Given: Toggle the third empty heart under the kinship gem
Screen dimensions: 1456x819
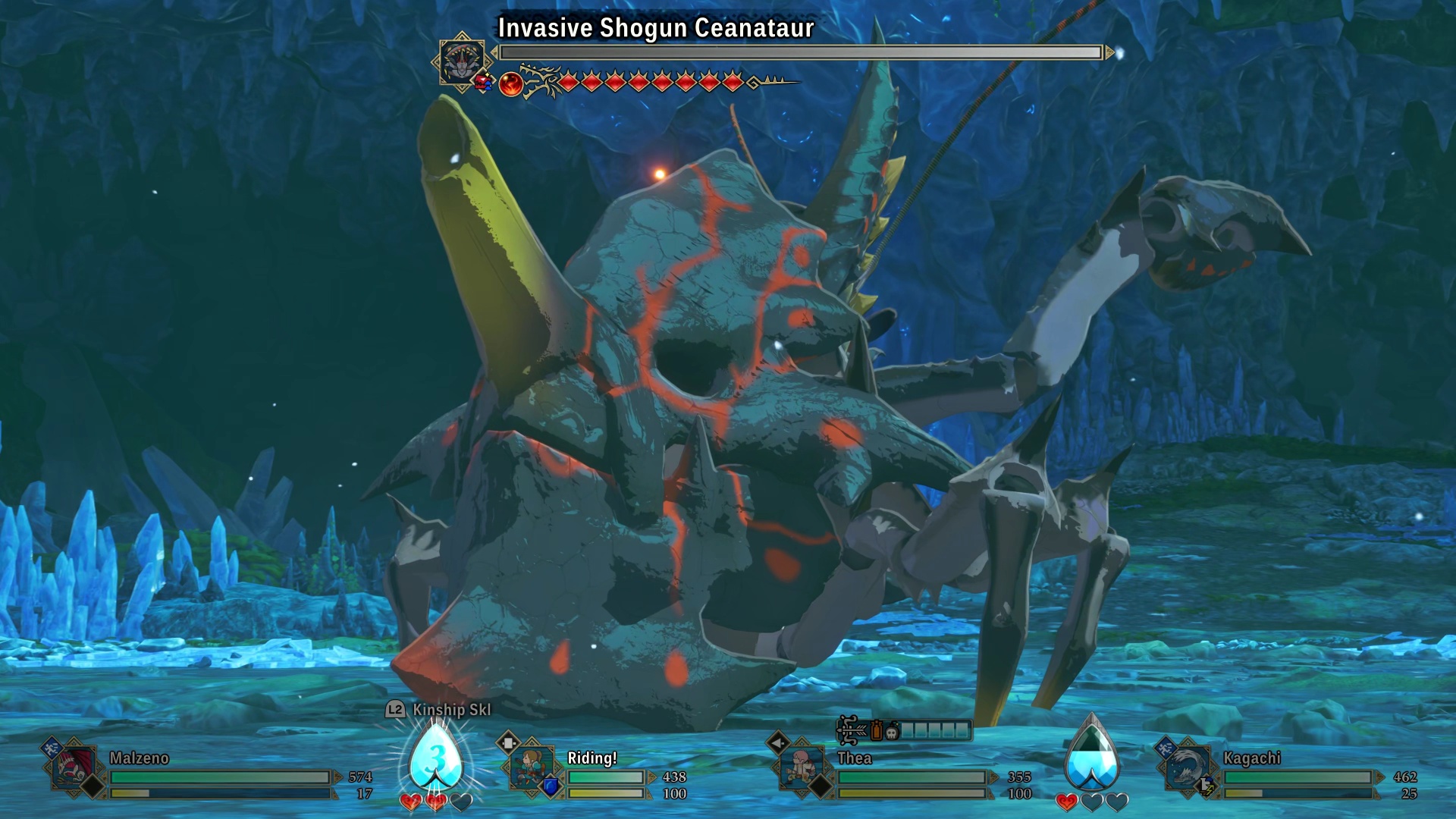Looking at the screenshot, I should (x=461, y=802).
